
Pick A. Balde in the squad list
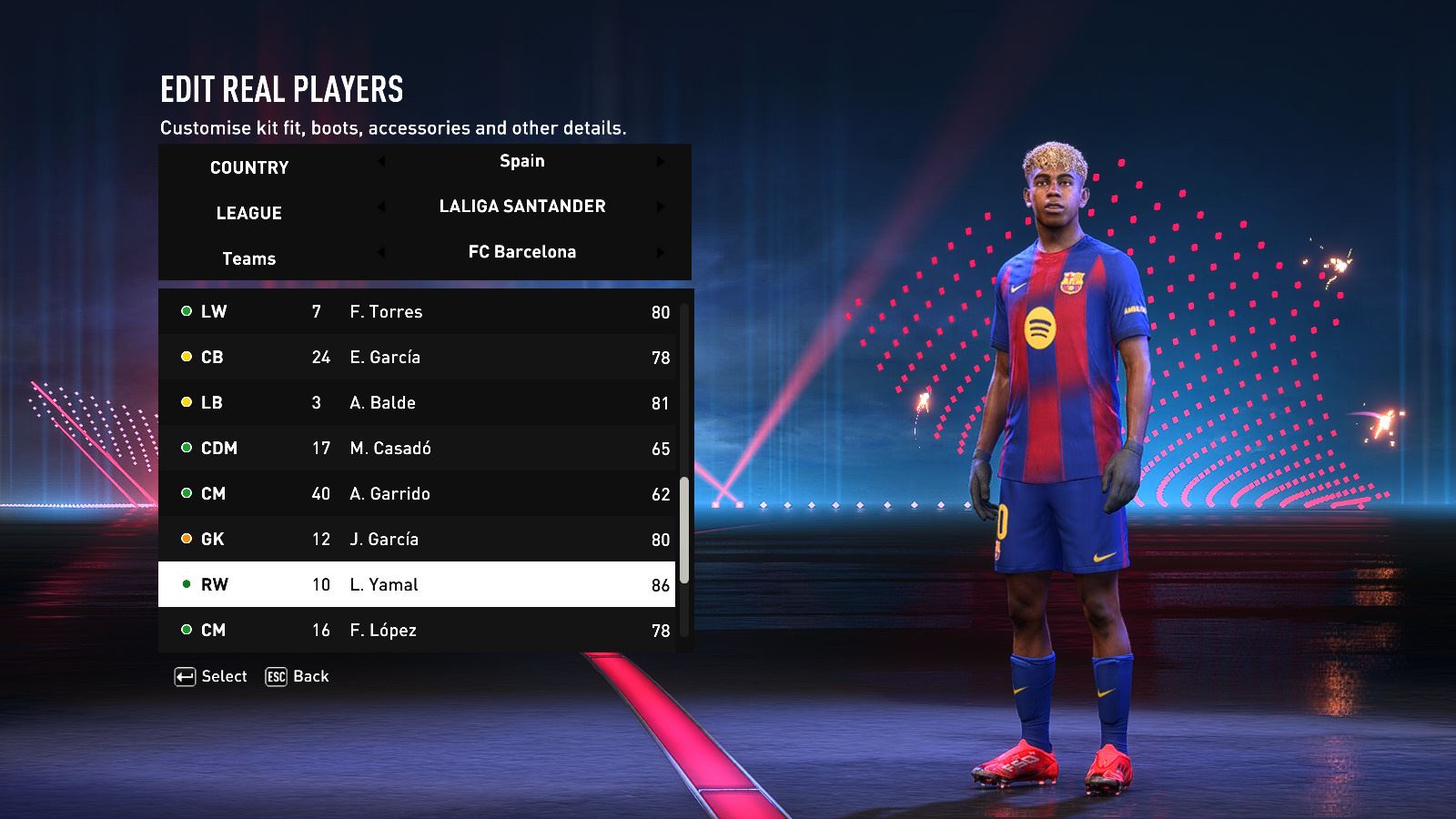(x=417, y=402)
